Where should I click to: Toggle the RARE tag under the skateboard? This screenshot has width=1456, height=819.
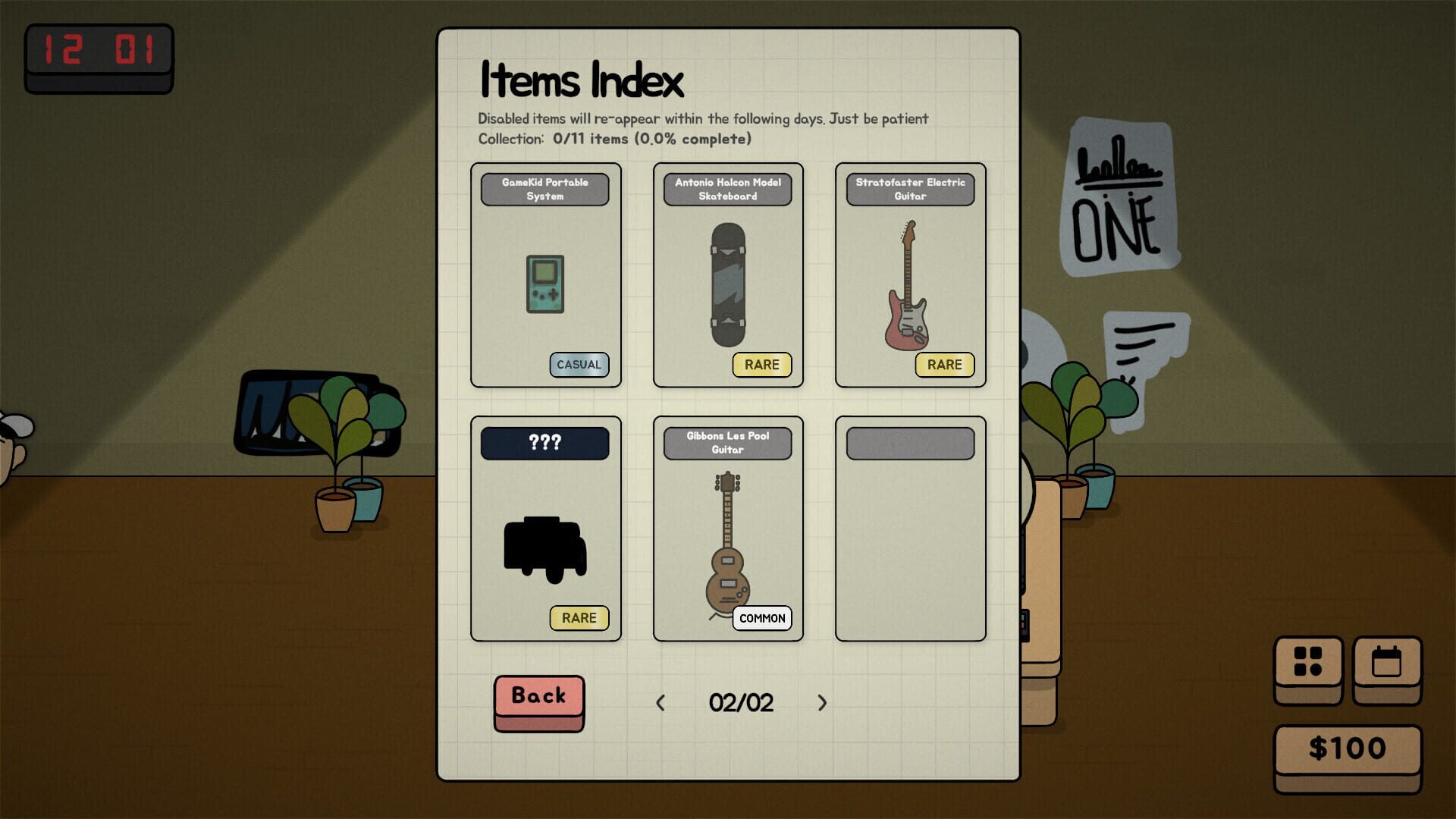tap(762, 365)
